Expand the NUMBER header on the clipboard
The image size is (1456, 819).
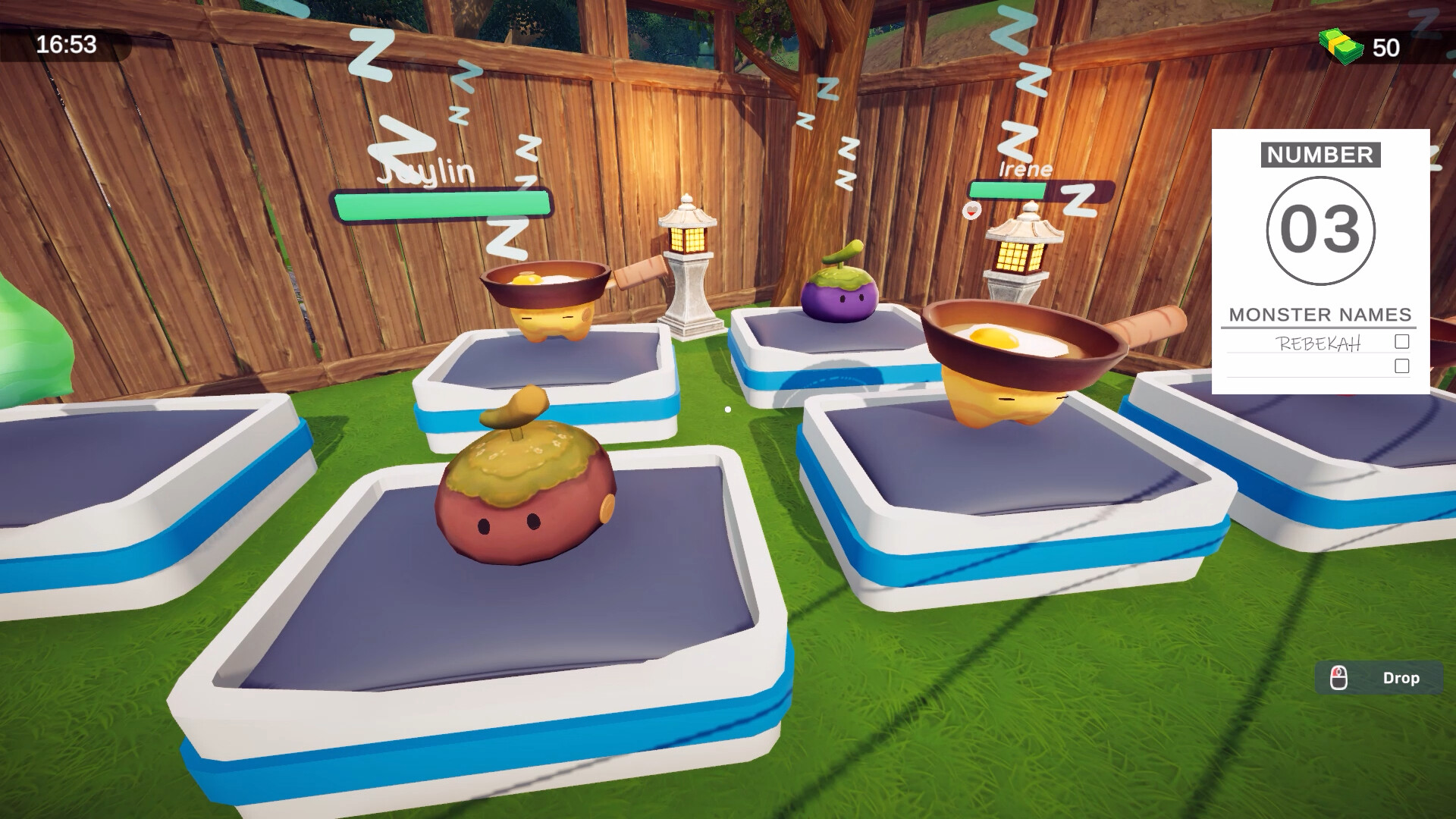click(x=1320, y=155)
